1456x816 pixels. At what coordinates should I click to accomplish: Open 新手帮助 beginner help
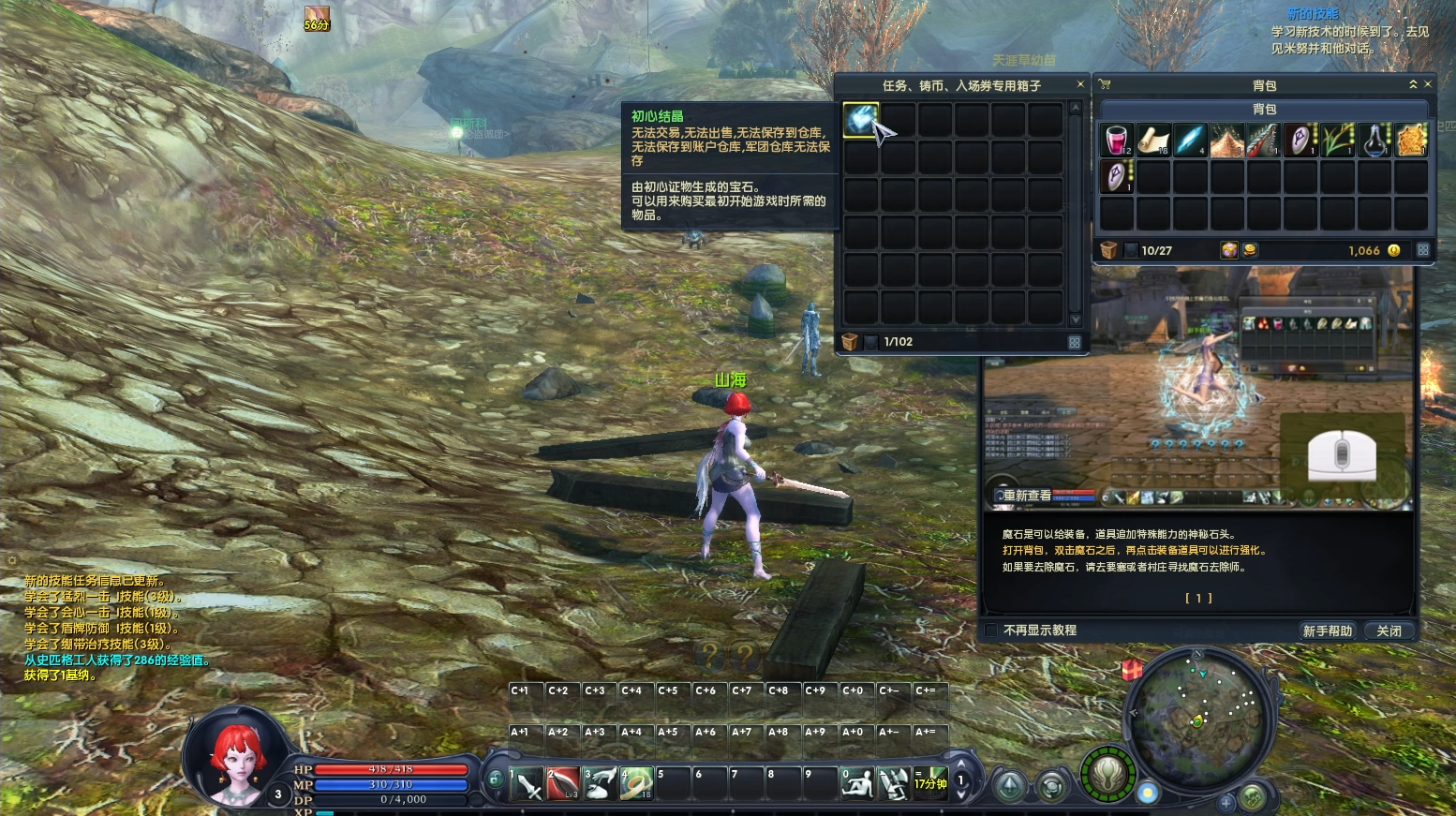(1327, 631)
